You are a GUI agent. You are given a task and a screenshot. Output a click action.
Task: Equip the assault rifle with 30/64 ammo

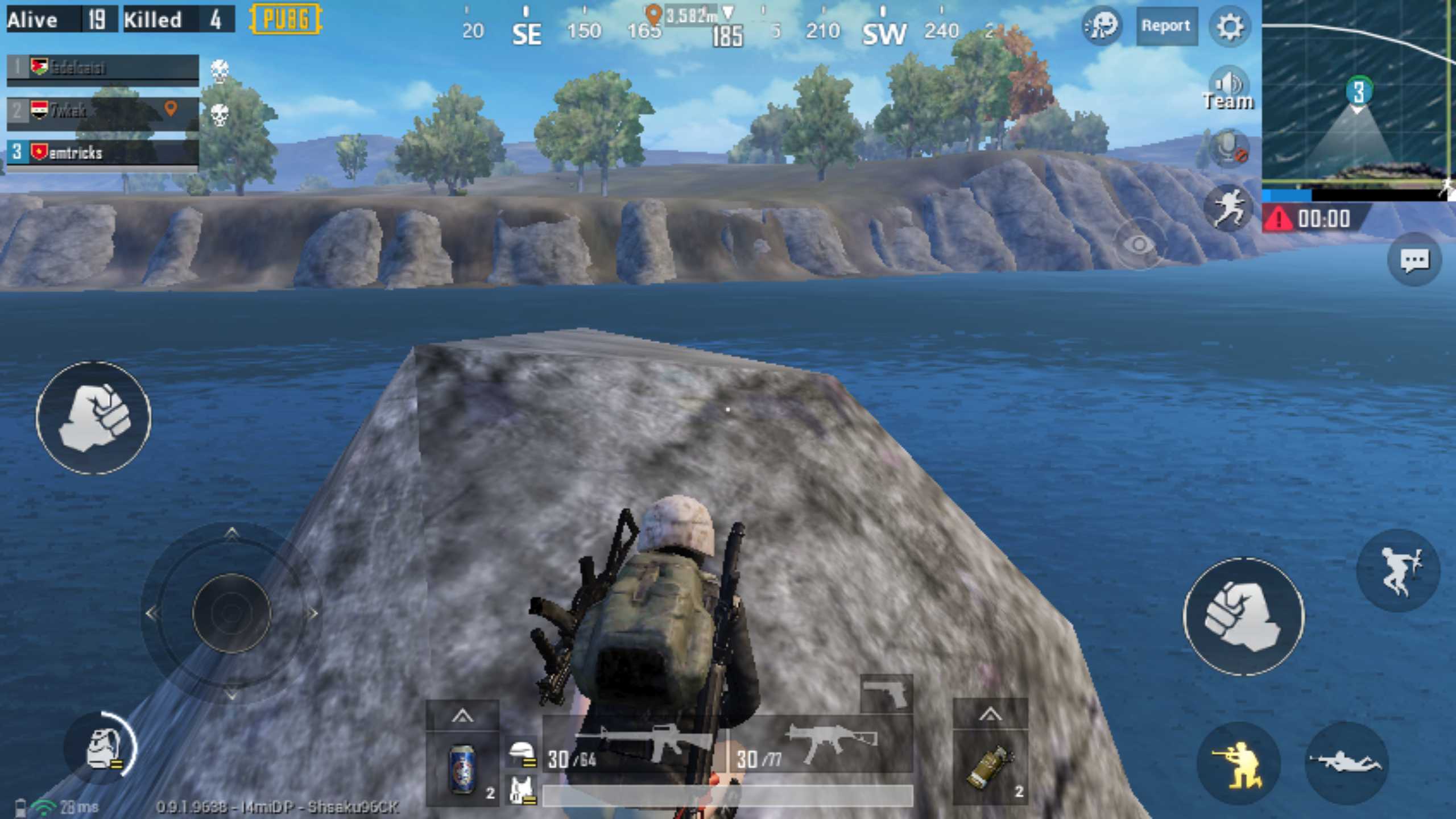(634, 747)
